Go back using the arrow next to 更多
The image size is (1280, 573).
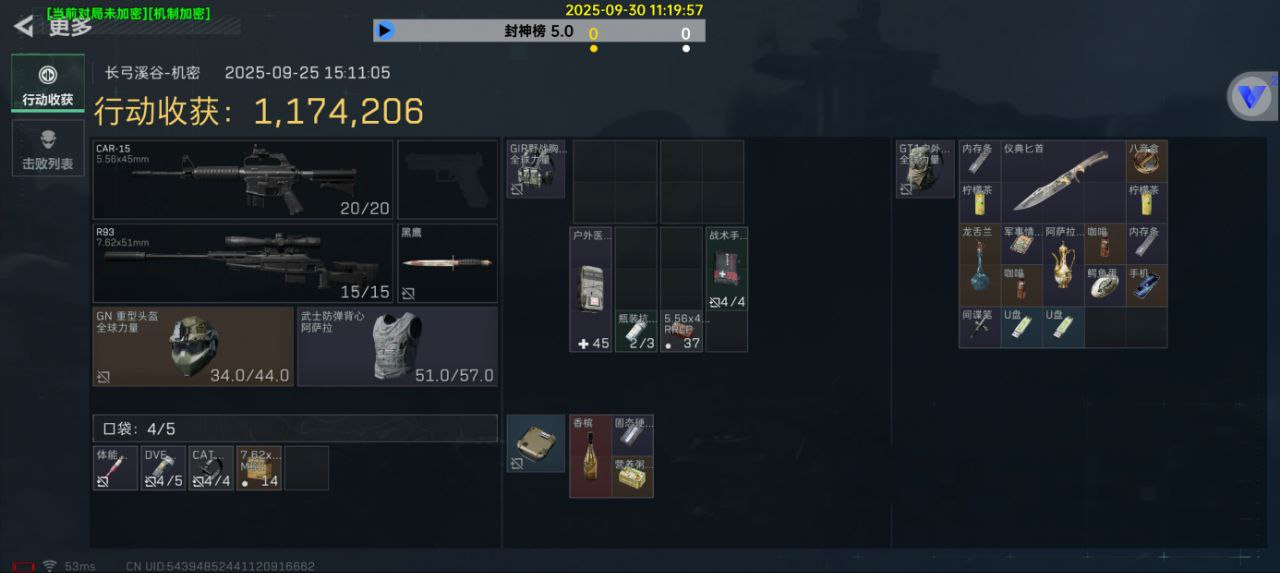[x=24, y=27]
